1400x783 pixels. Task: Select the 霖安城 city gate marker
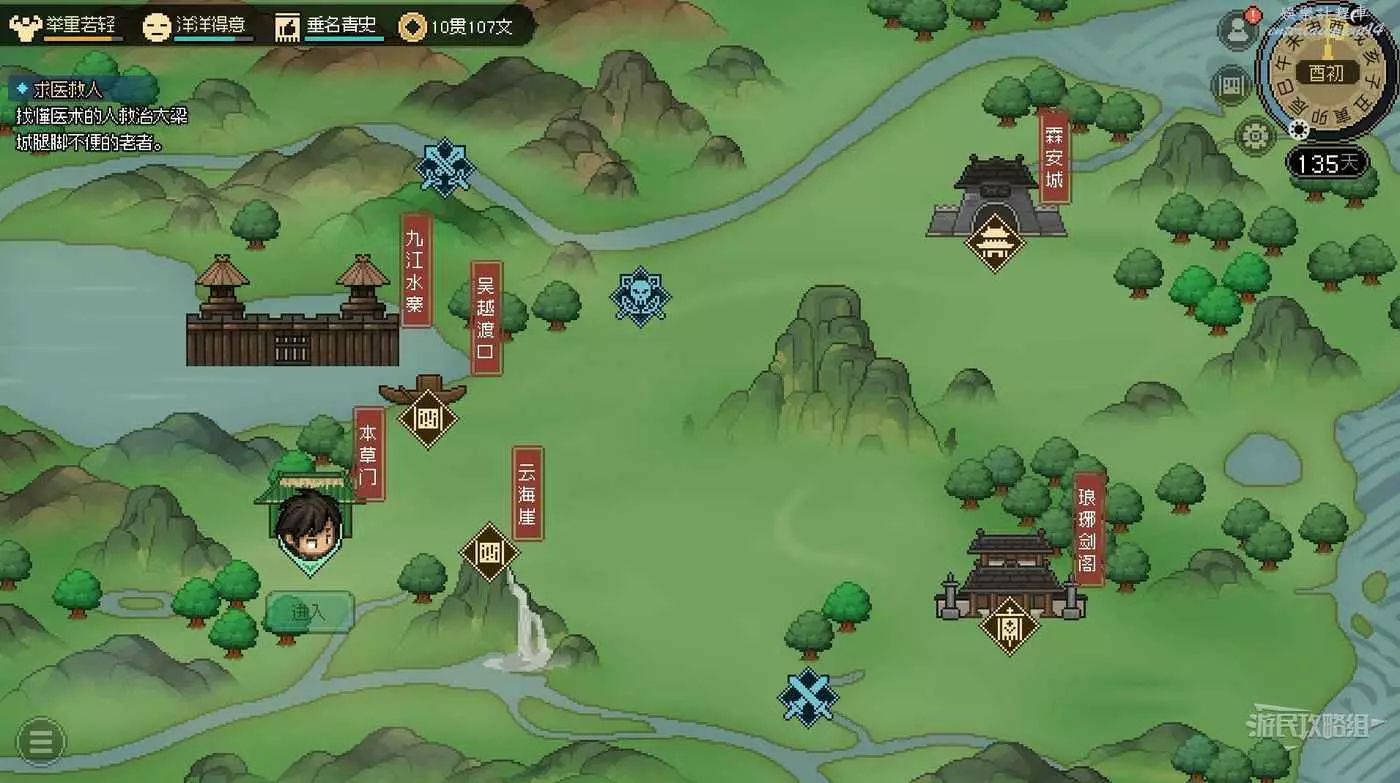[x=995, y=241]
